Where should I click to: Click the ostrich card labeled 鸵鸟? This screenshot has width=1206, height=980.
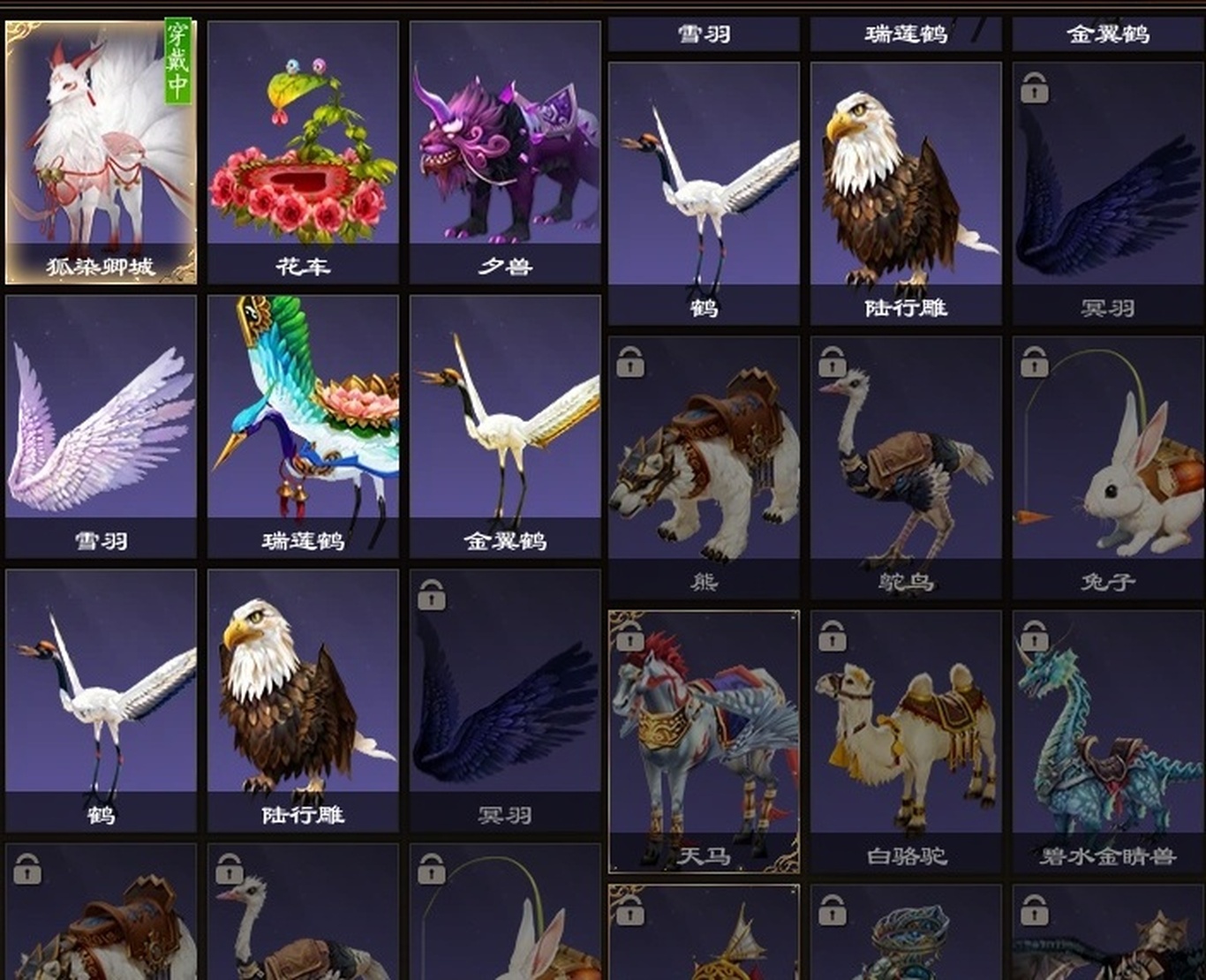[x=906, y=466]
